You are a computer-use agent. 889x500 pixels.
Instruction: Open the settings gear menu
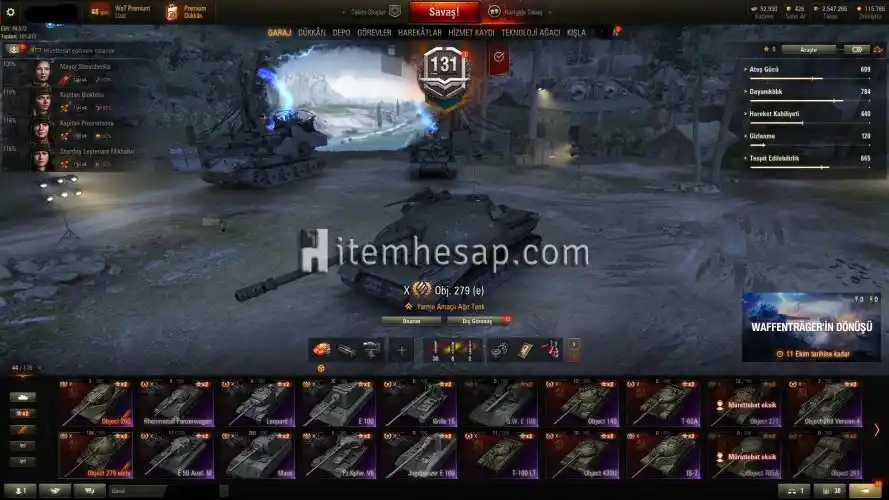11,12
